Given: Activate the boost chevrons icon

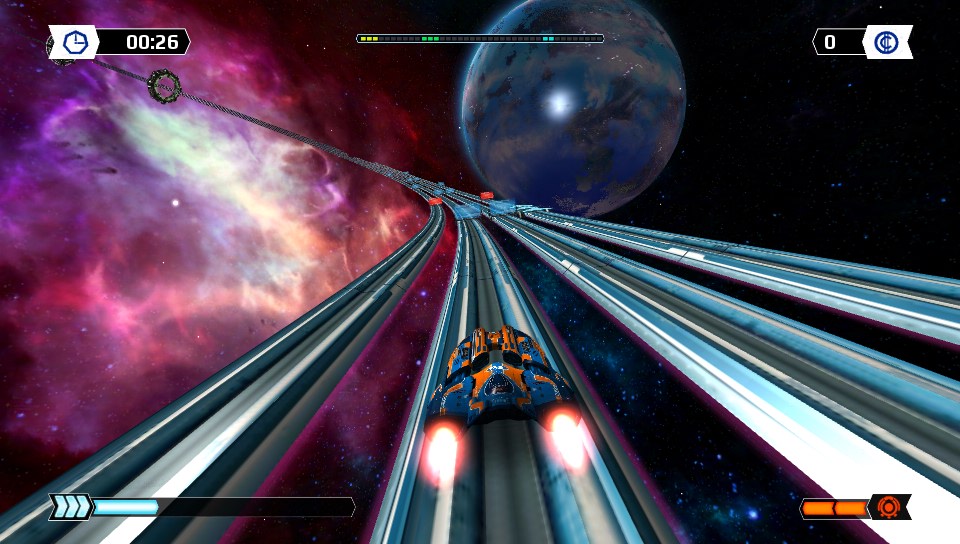Looking at the screenshot, I should click(x=72, y=507).
